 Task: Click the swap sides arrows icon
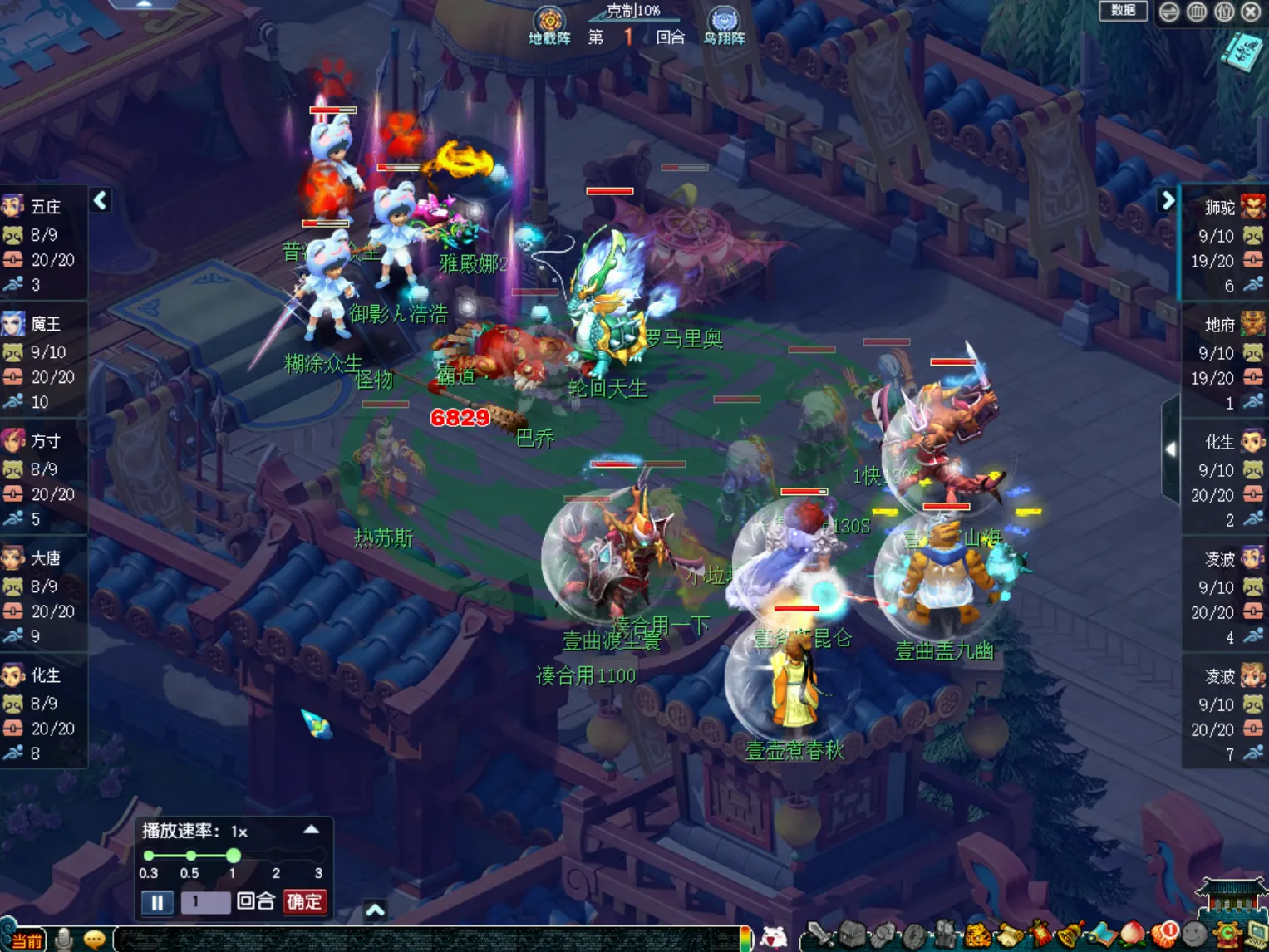(x=1169, y=12)
